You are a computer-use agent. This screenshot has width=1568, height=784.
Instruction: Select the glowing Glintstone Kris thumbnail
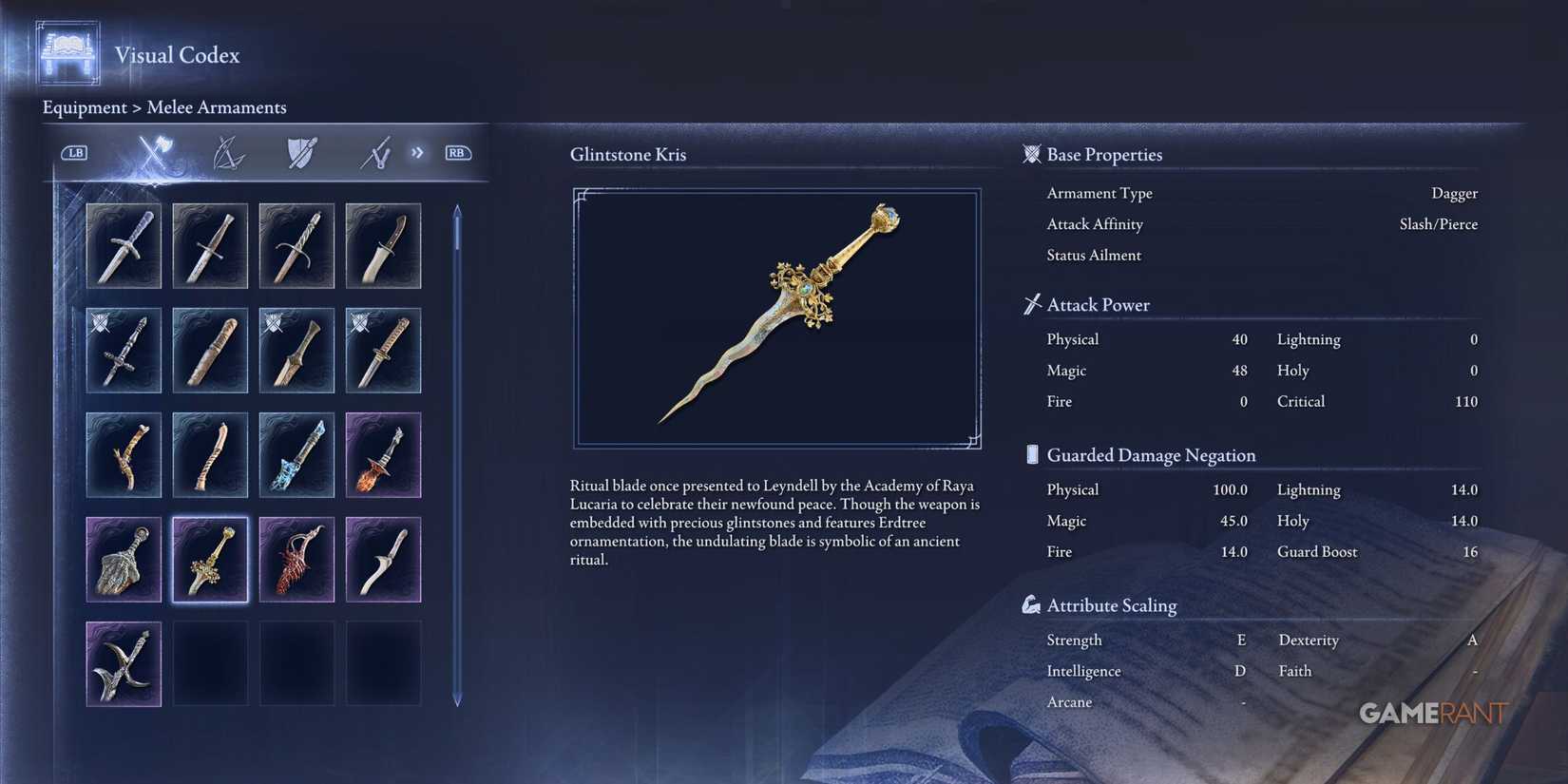point(210,559)
